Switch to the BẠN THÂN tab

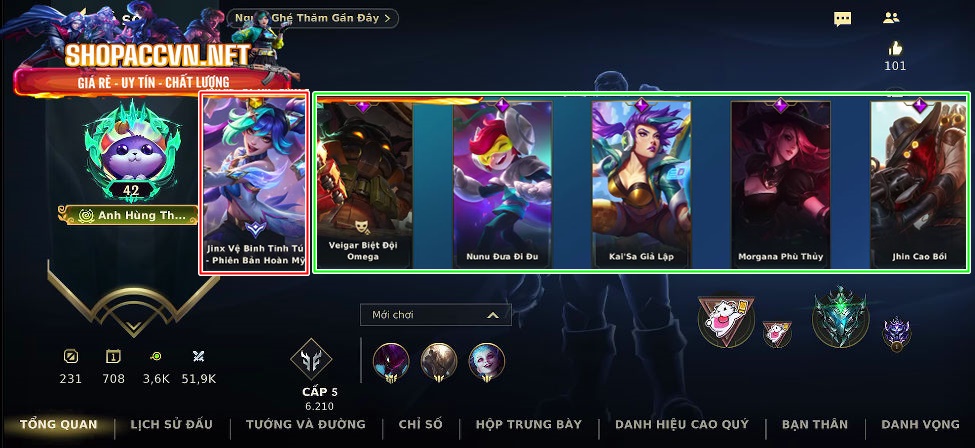click(816, 425)
